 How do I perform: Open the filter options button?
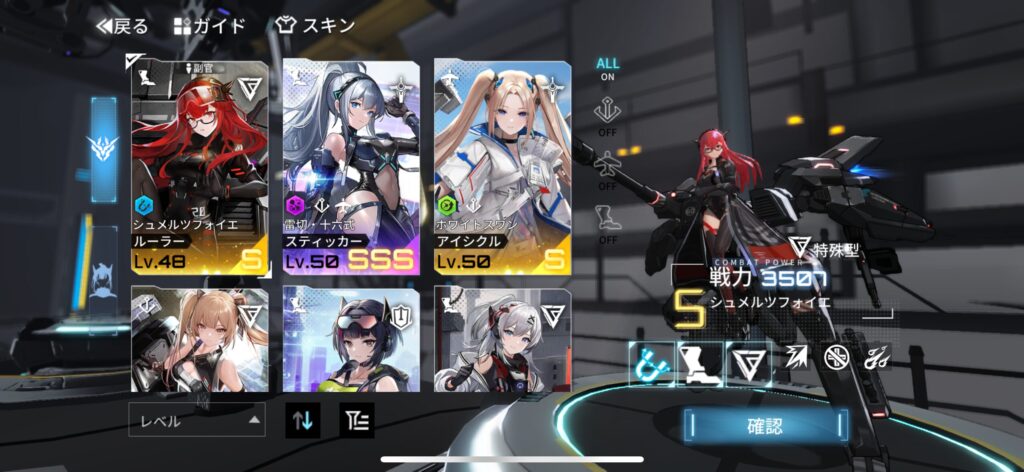357,420
